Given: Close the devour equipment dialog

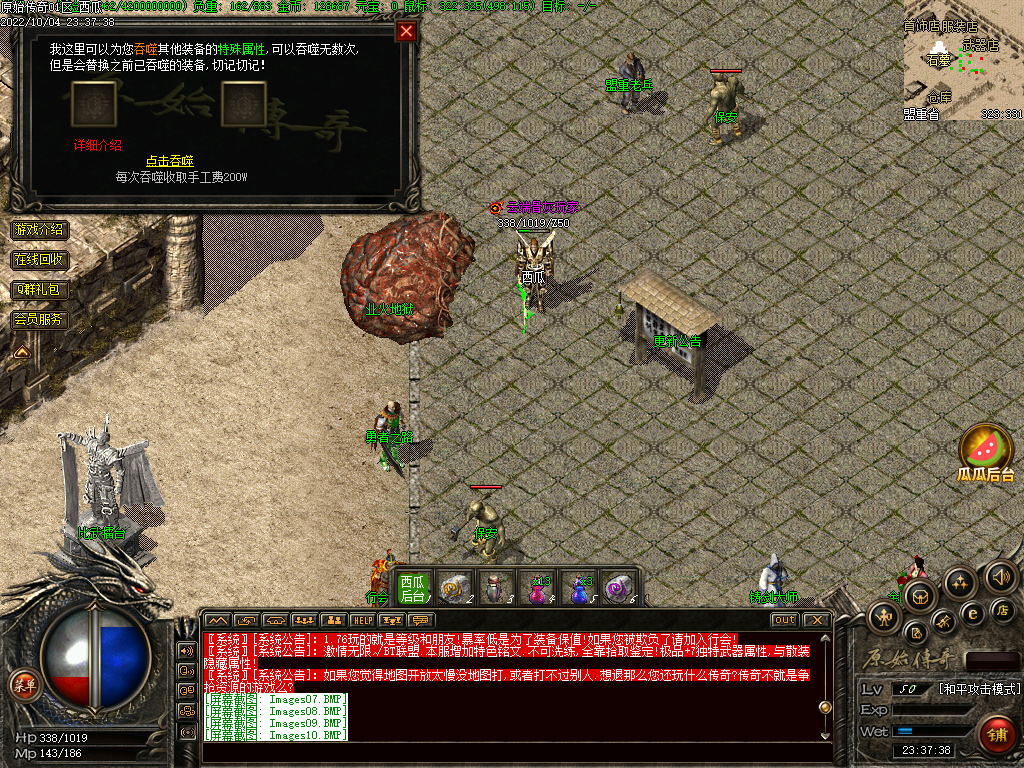Looking at the screenshot, I should pos(406,31).
